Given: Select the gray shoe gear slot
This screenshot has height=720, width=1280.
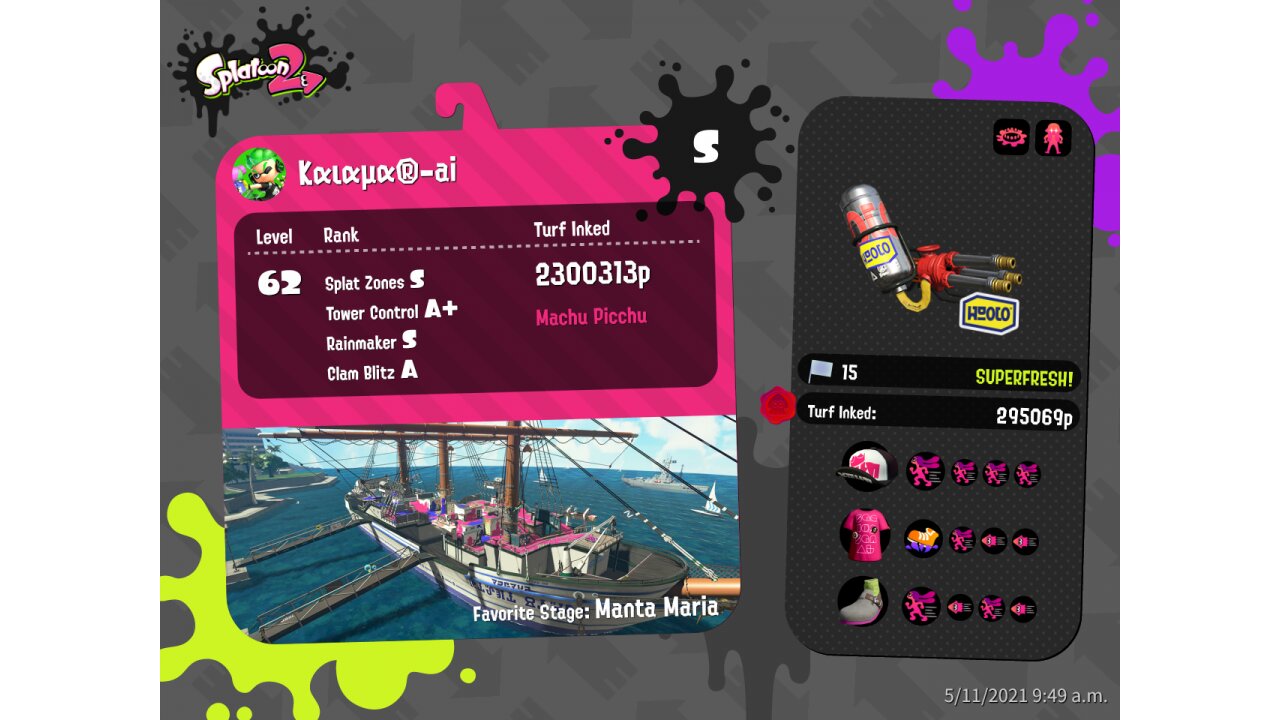Looking at the screenshot, I should [x=862, y=602].
